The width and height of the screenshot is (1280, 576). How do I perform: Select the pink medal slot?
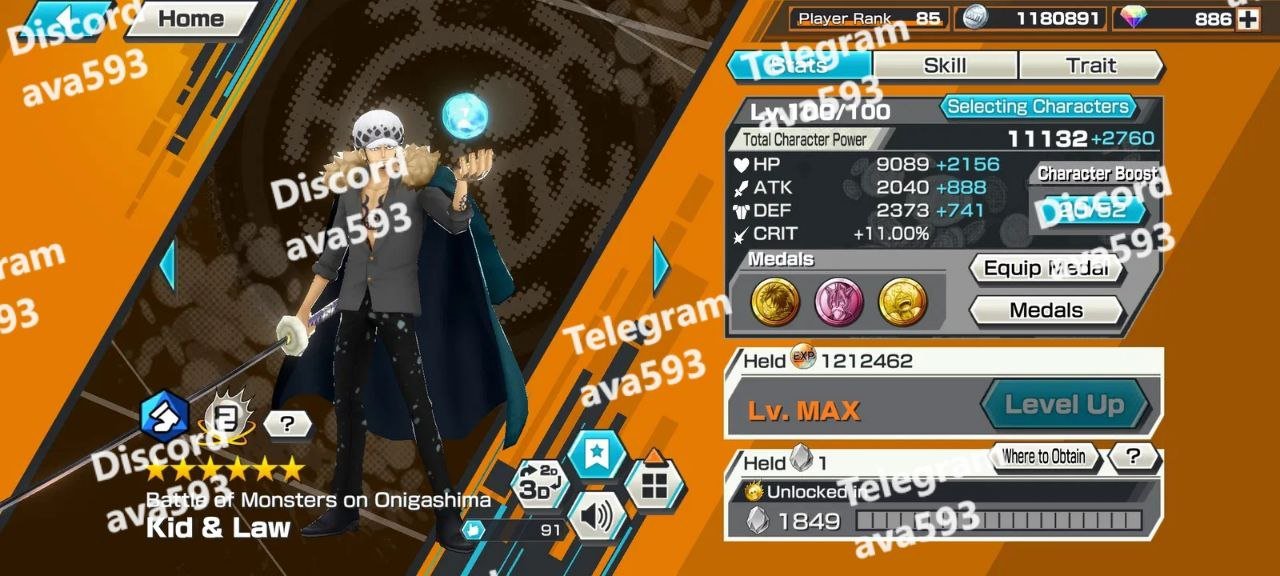[840, 302]
